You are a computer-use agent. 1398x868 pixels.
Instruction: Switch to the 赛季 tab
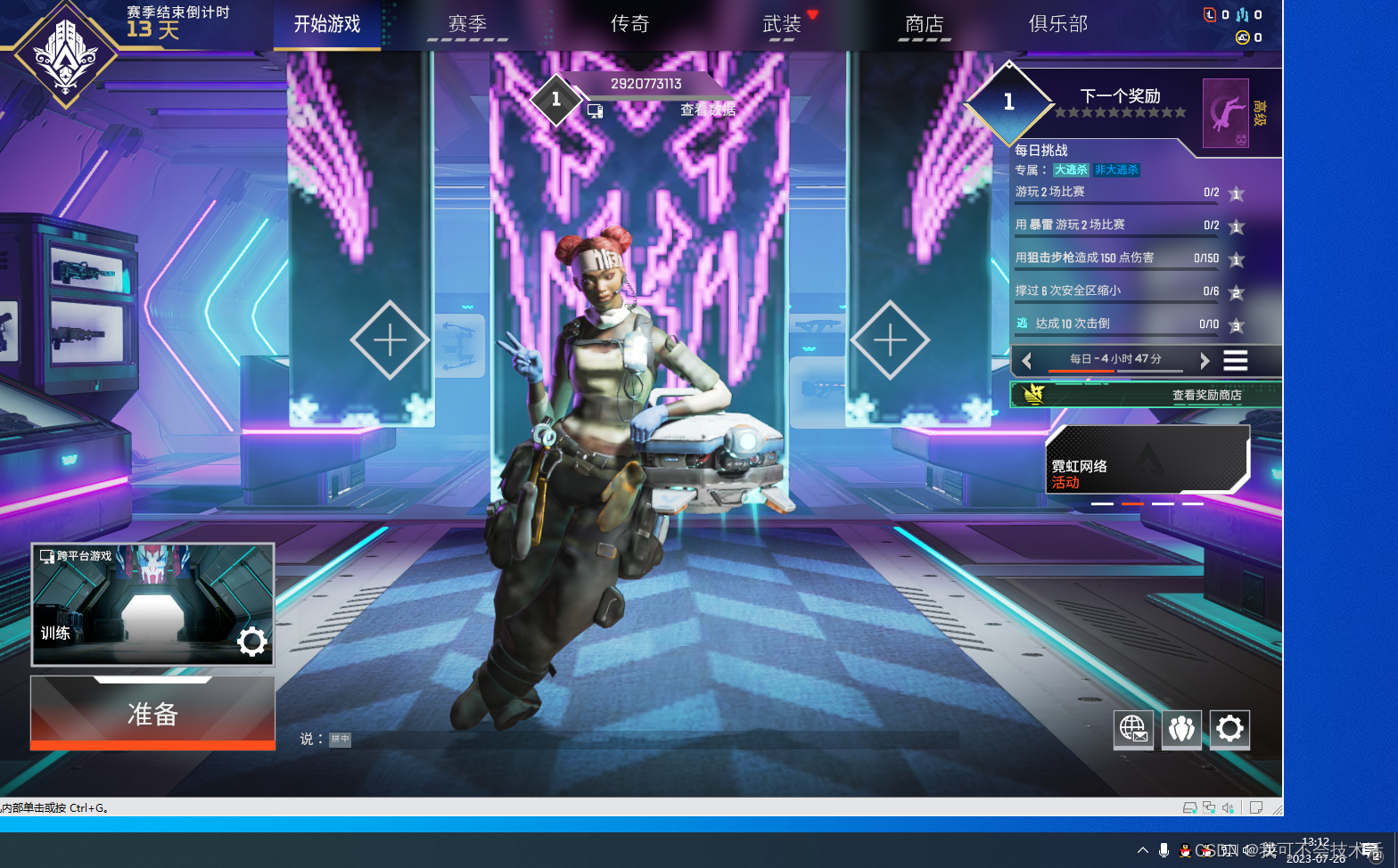pyautogui.click(x=467, y=24)
